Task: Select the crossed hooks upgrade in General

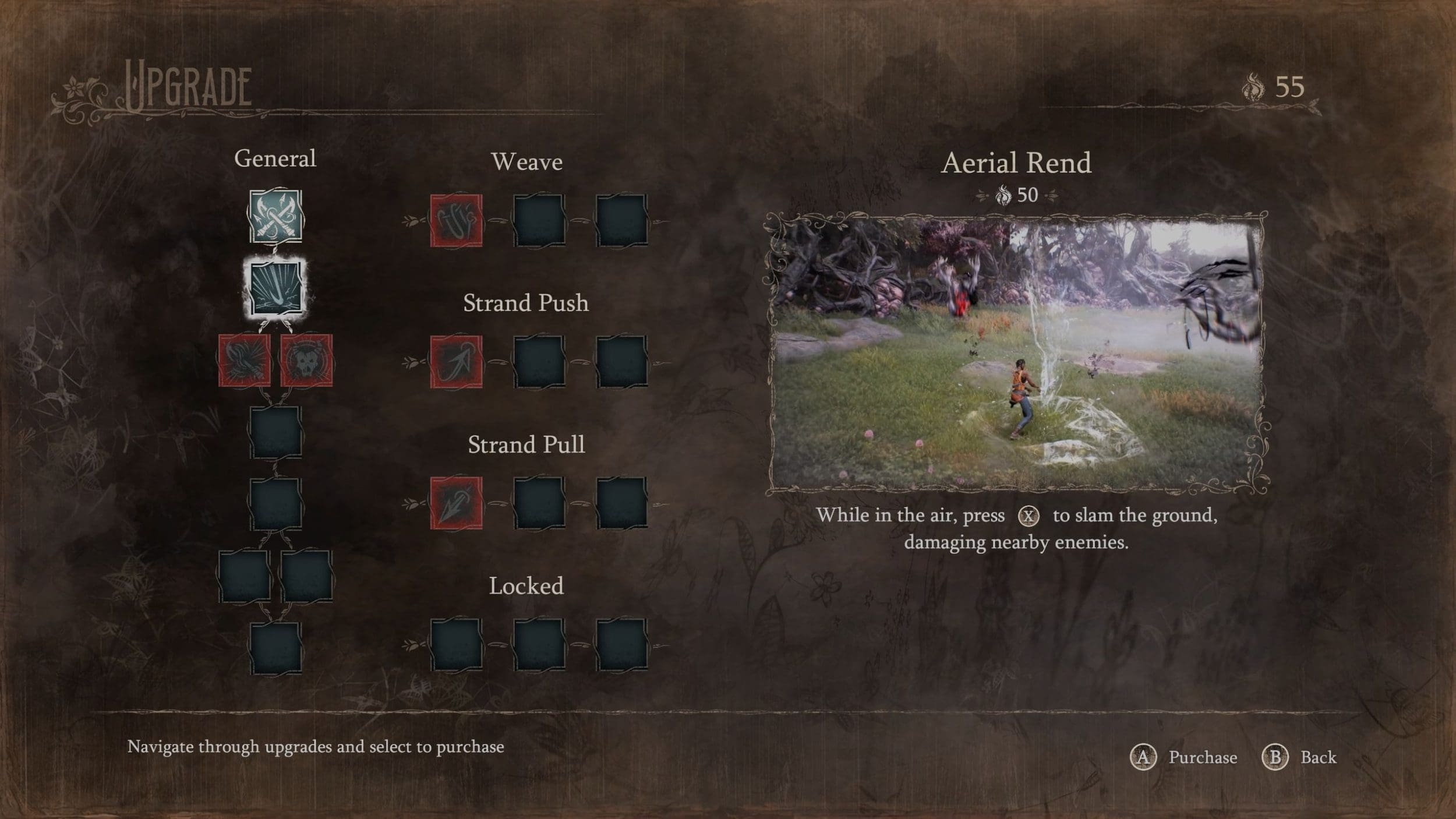Action: [275, 216]
